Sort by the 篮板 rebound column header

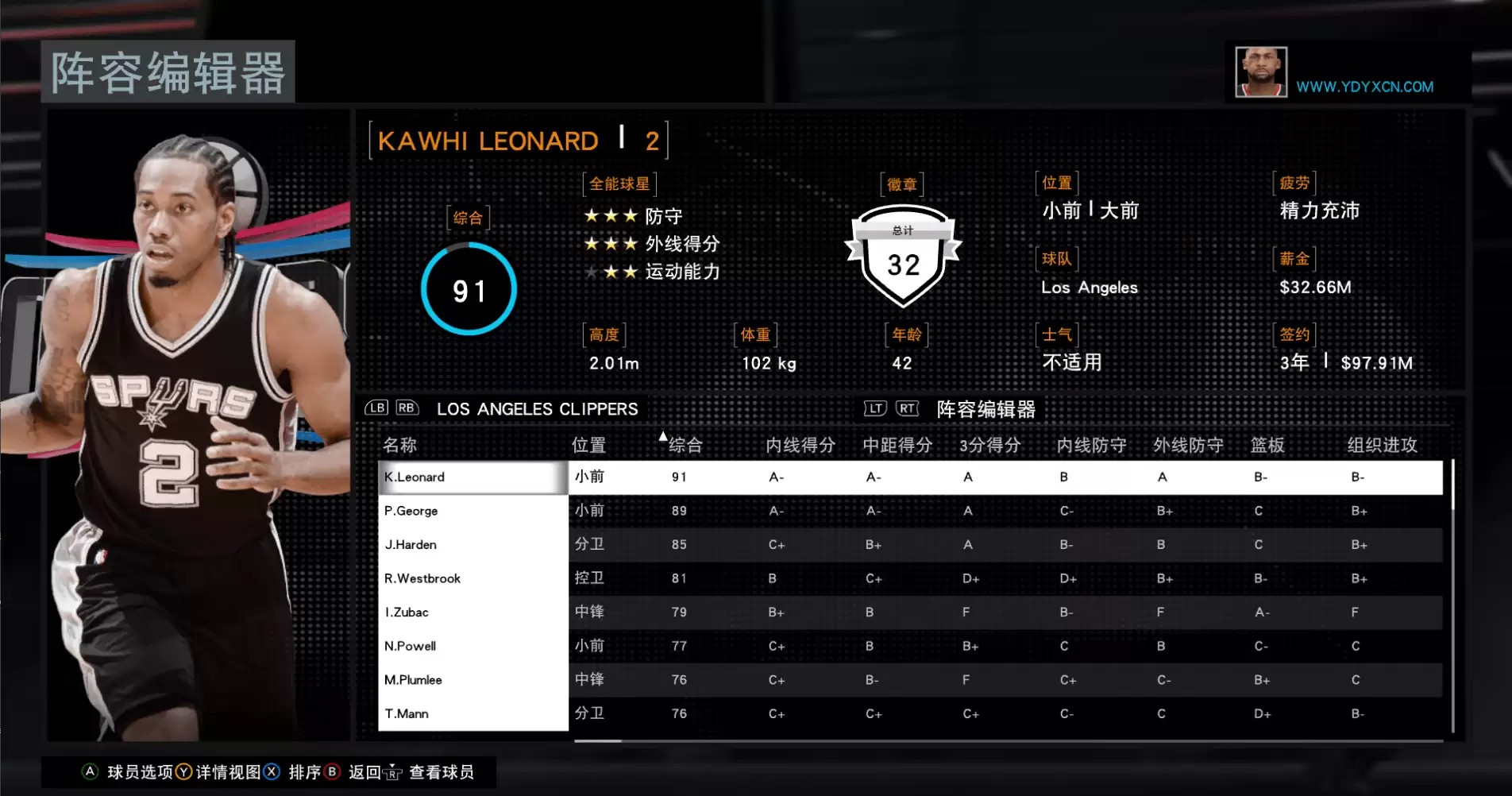pyautogui.click(x=1267, y=445)
